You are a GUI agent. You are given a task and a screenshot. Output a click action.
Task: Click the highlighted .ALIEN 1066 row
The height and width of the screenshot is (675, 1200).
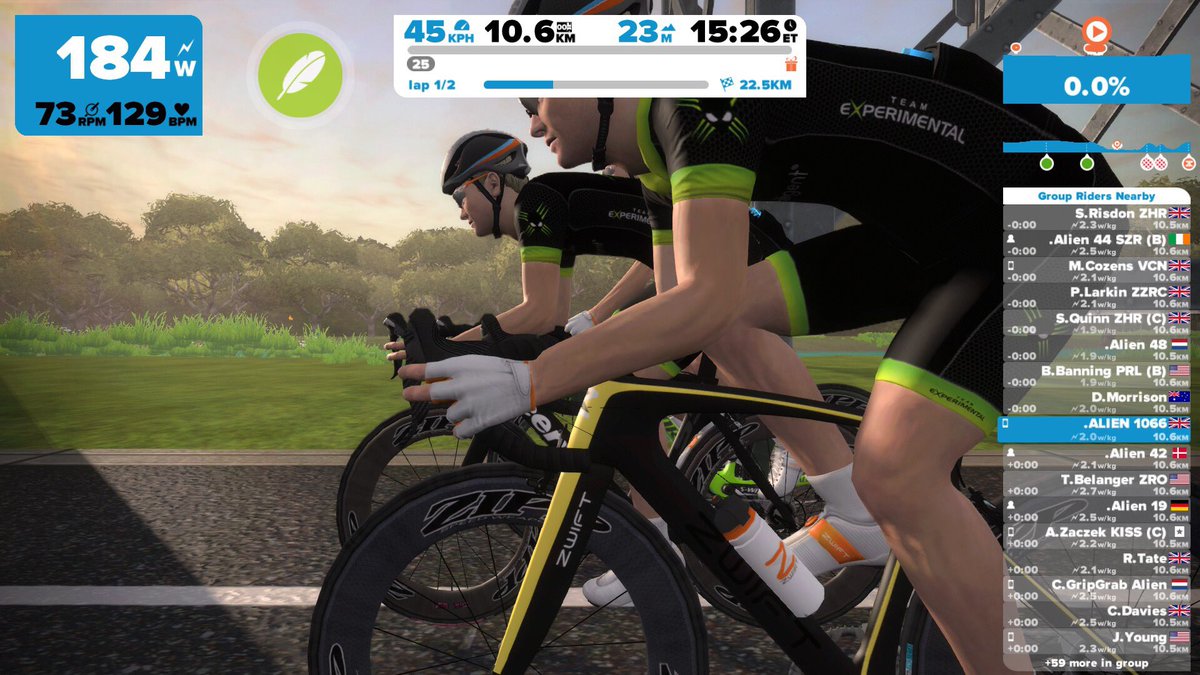tap(1096, 429)
